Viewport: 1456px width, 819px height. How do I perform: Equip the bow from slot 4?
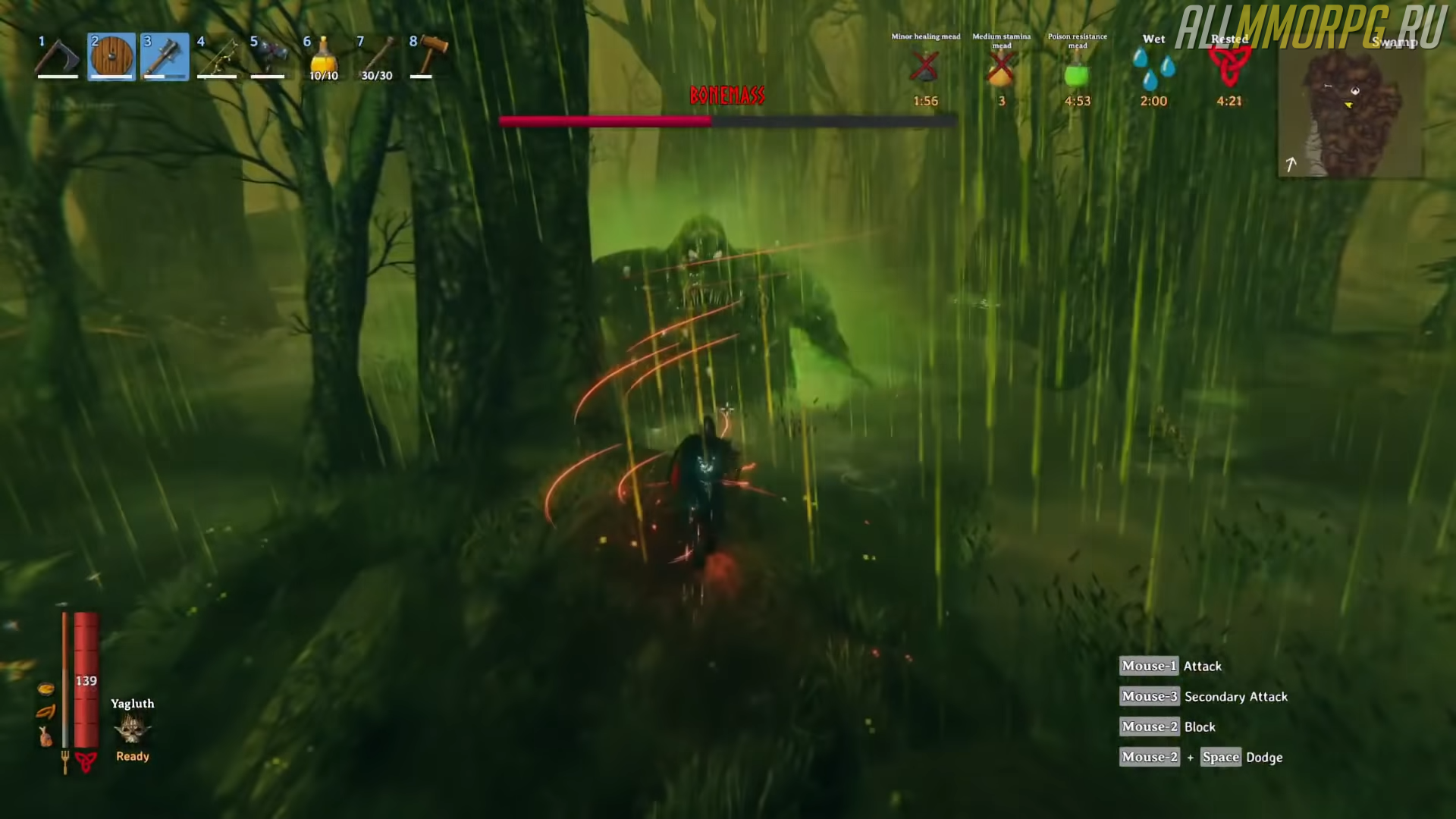pyautogui.click(x=218, y=57)
